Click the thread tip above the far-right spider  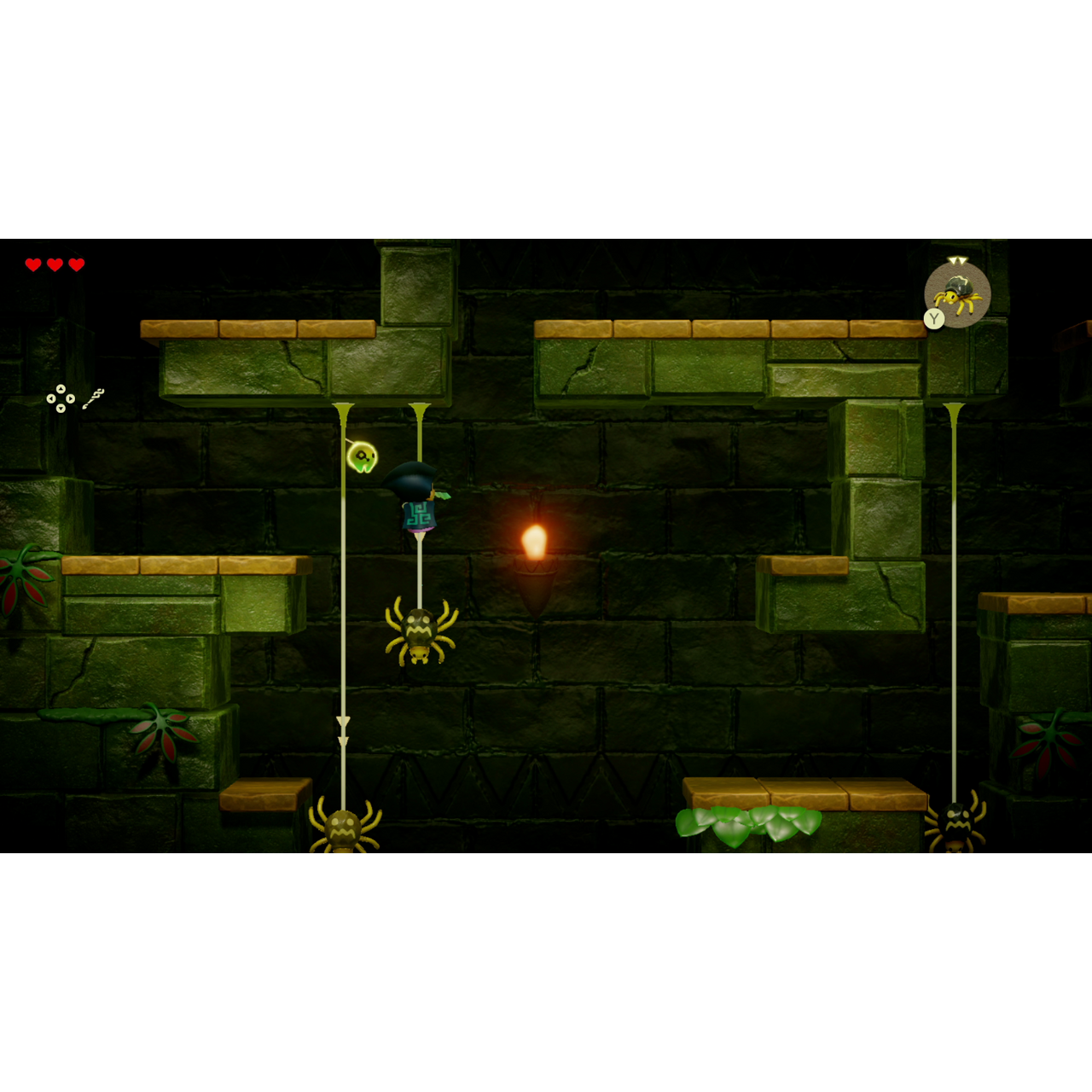tap(953, 407)
